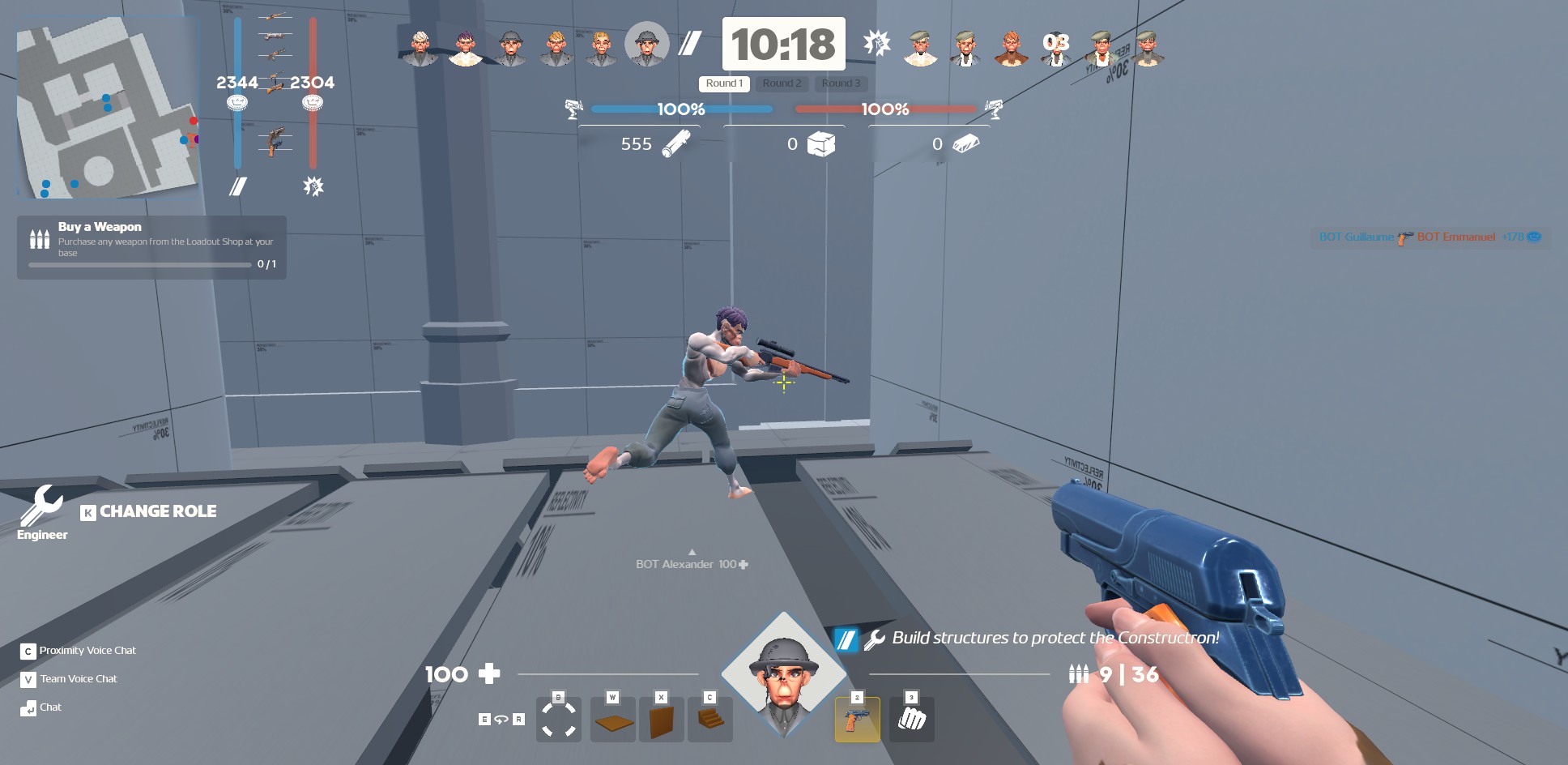Choose the wall build slot
The height and width of the screenshot is (765, 1568).
(x=661, y=720)
